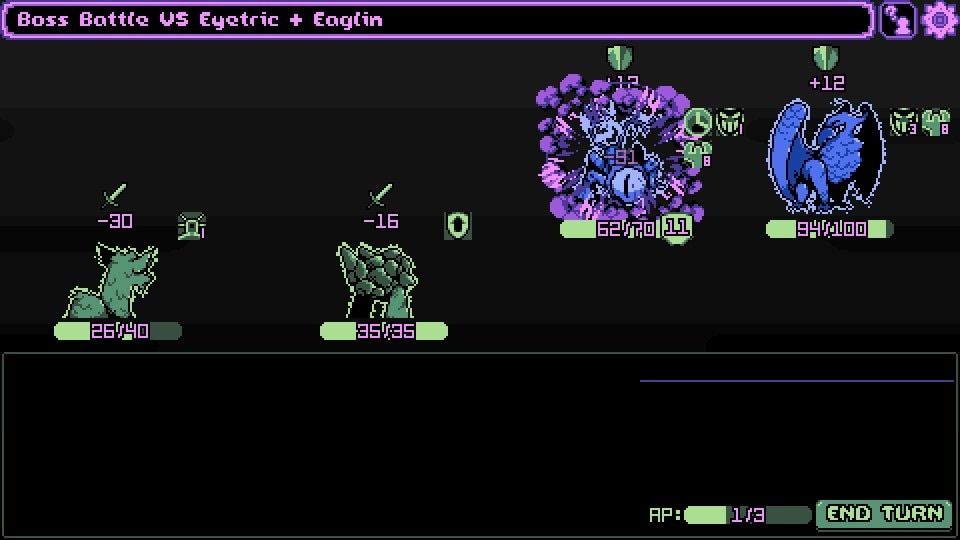Image resolution: width=960 pixels, height=540 pixels.
Task: Inspect the clock status effect icon
Action: (698, 123)
